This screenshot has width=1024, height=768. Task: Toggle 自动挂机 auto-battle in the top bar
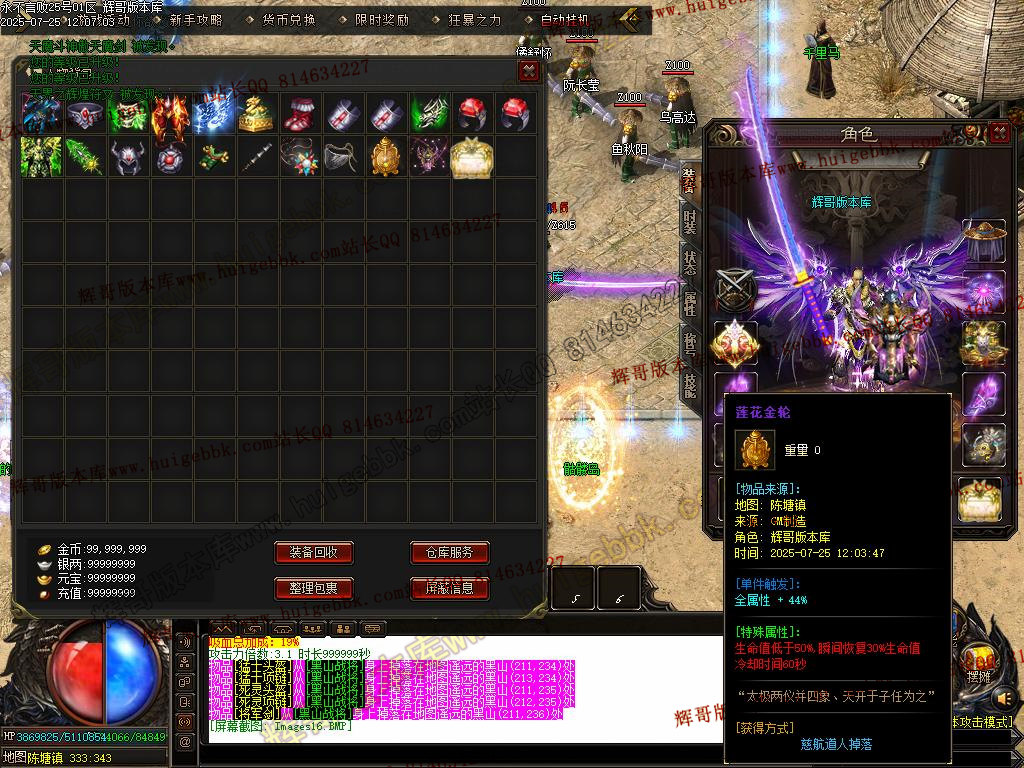pyautogui.click(x=565, y=19)
